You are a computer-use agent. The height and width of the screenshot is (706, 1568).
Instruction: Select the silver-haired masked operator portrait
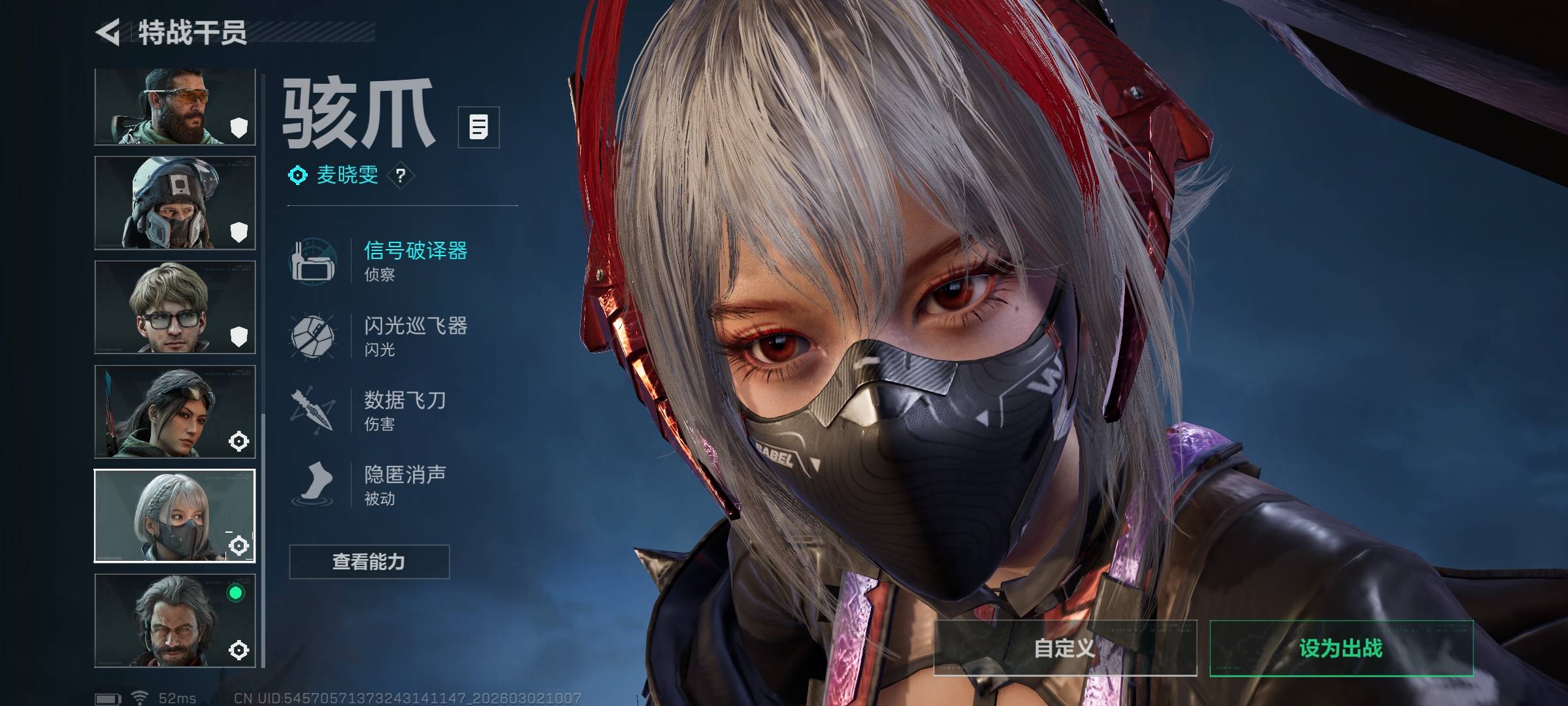174,516
